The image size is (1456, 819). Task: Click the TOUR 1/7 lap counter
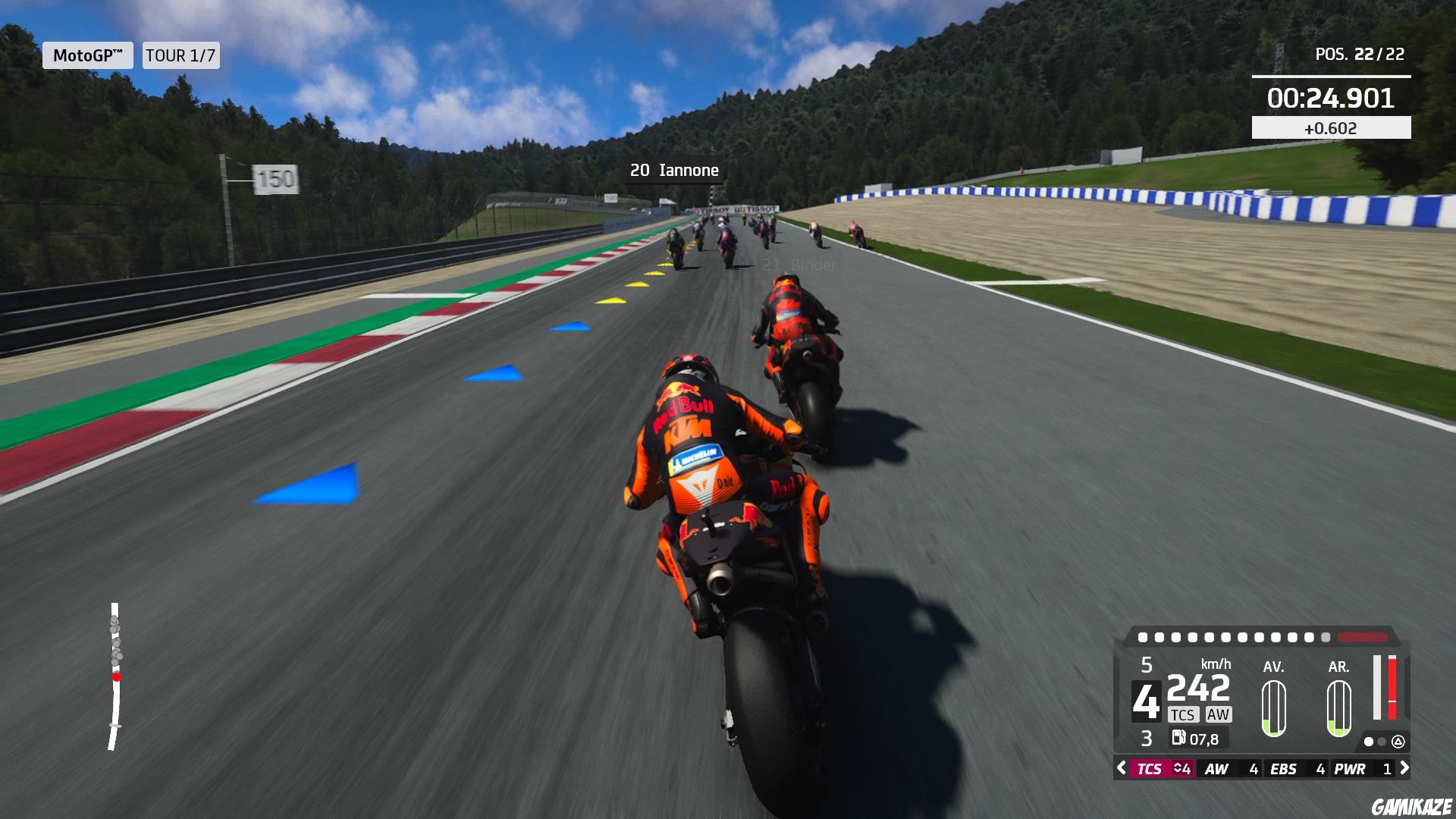178,55
